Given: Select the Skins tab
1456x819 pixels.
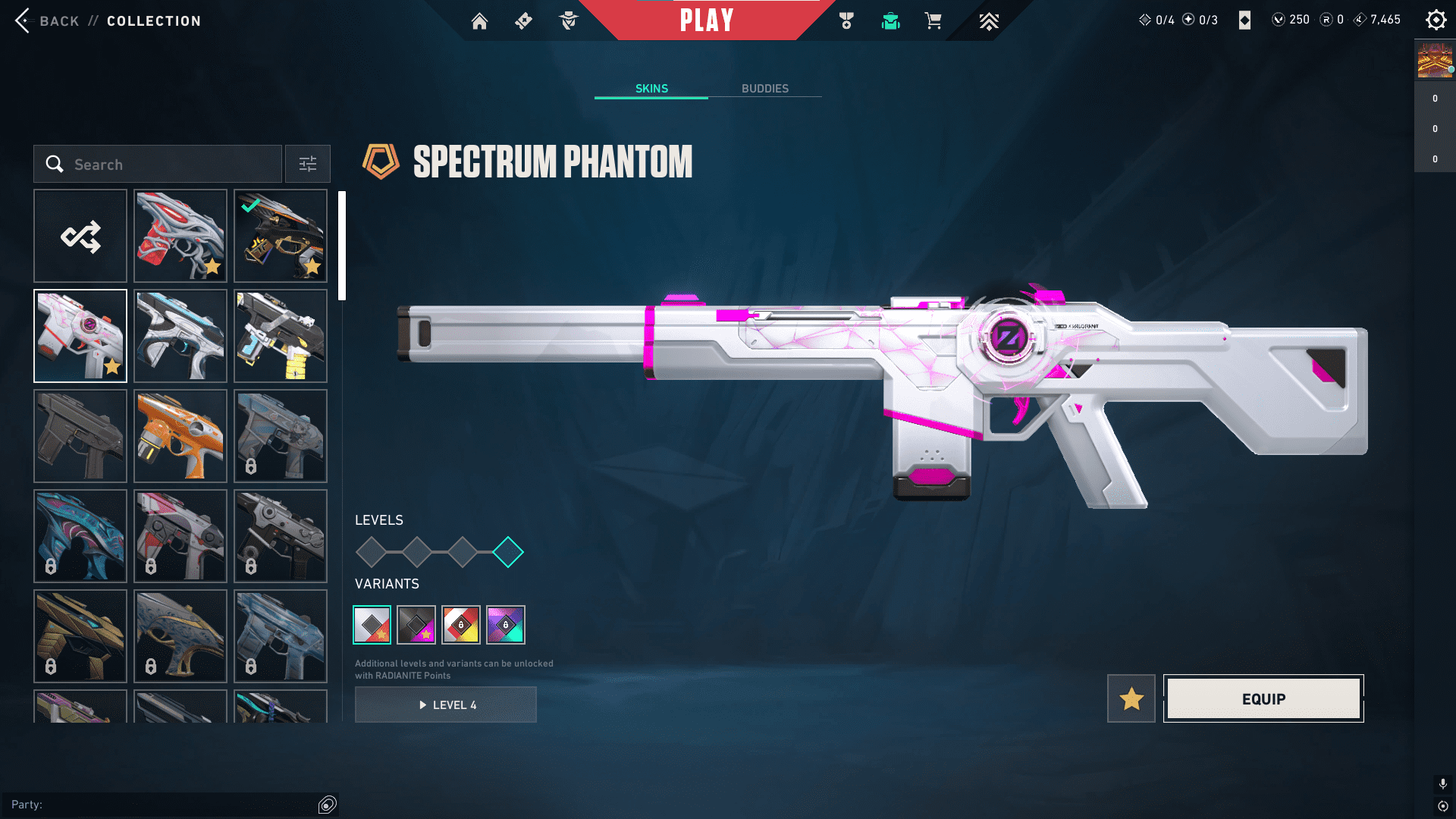Looking at the screenshot, I should tap(651, 89).
